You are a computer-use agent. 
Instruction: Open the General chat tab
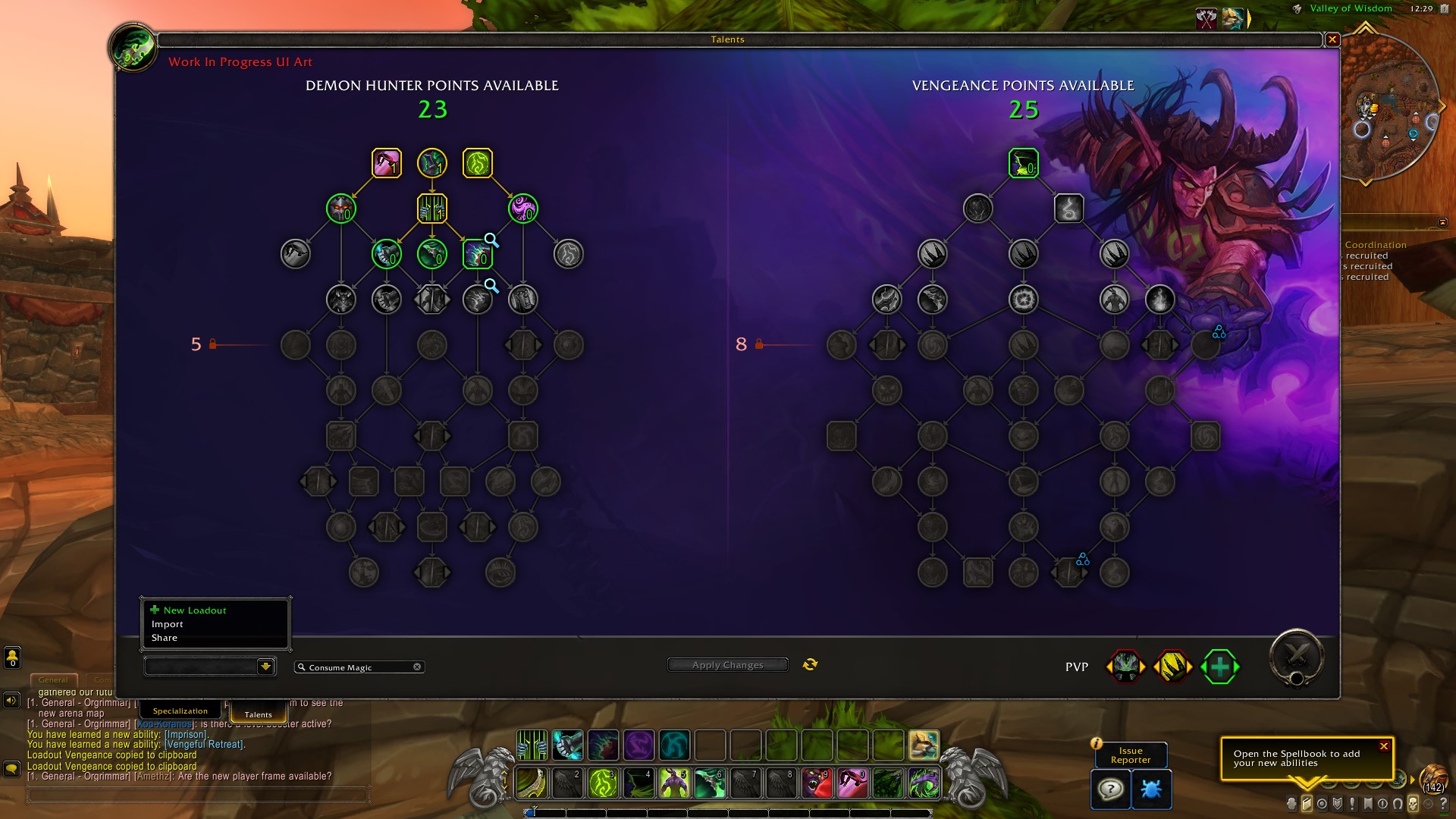coord(53,680)
